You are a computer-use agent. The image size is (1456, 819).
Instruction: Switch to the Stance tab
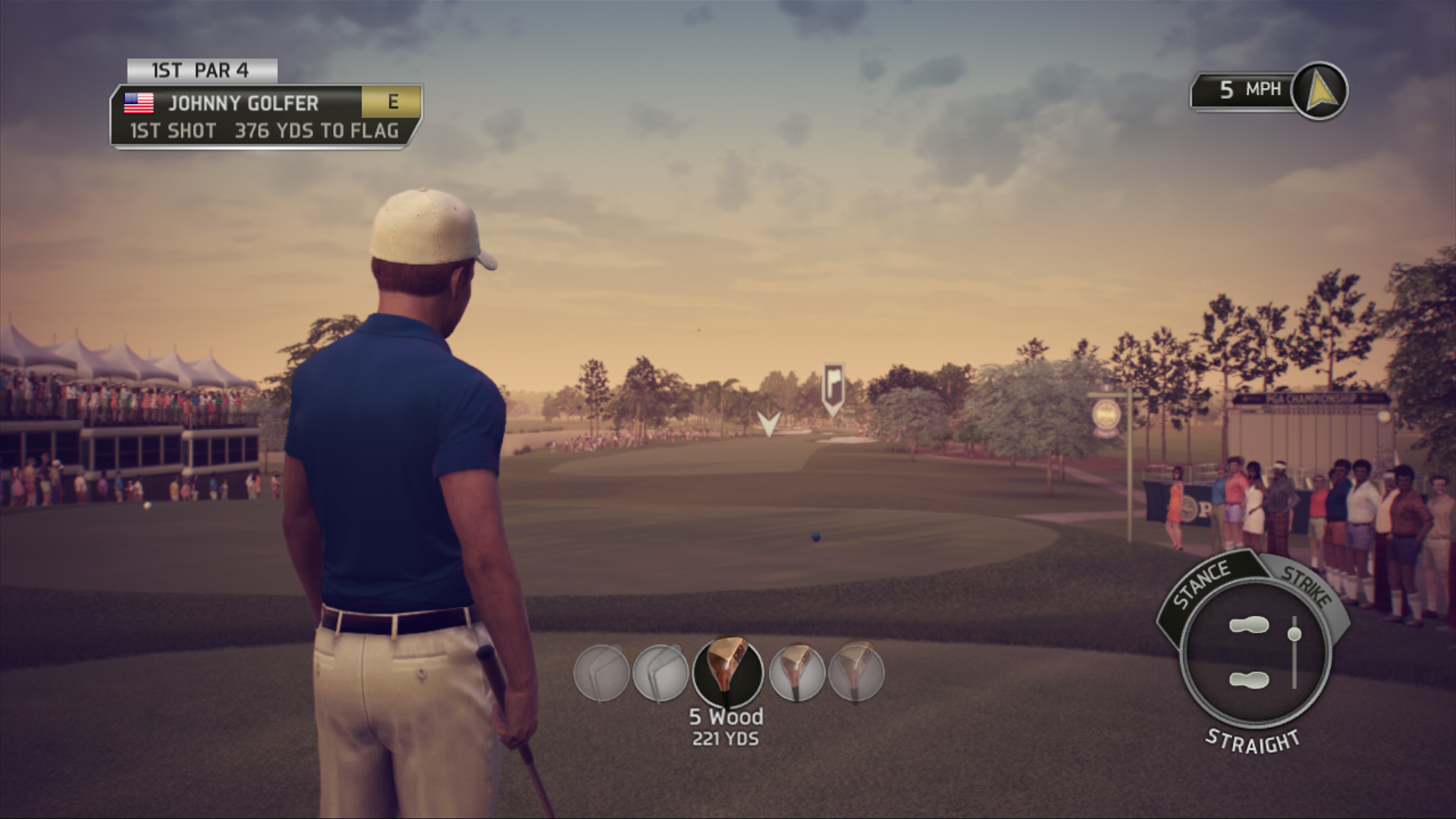pos(1202,585)
